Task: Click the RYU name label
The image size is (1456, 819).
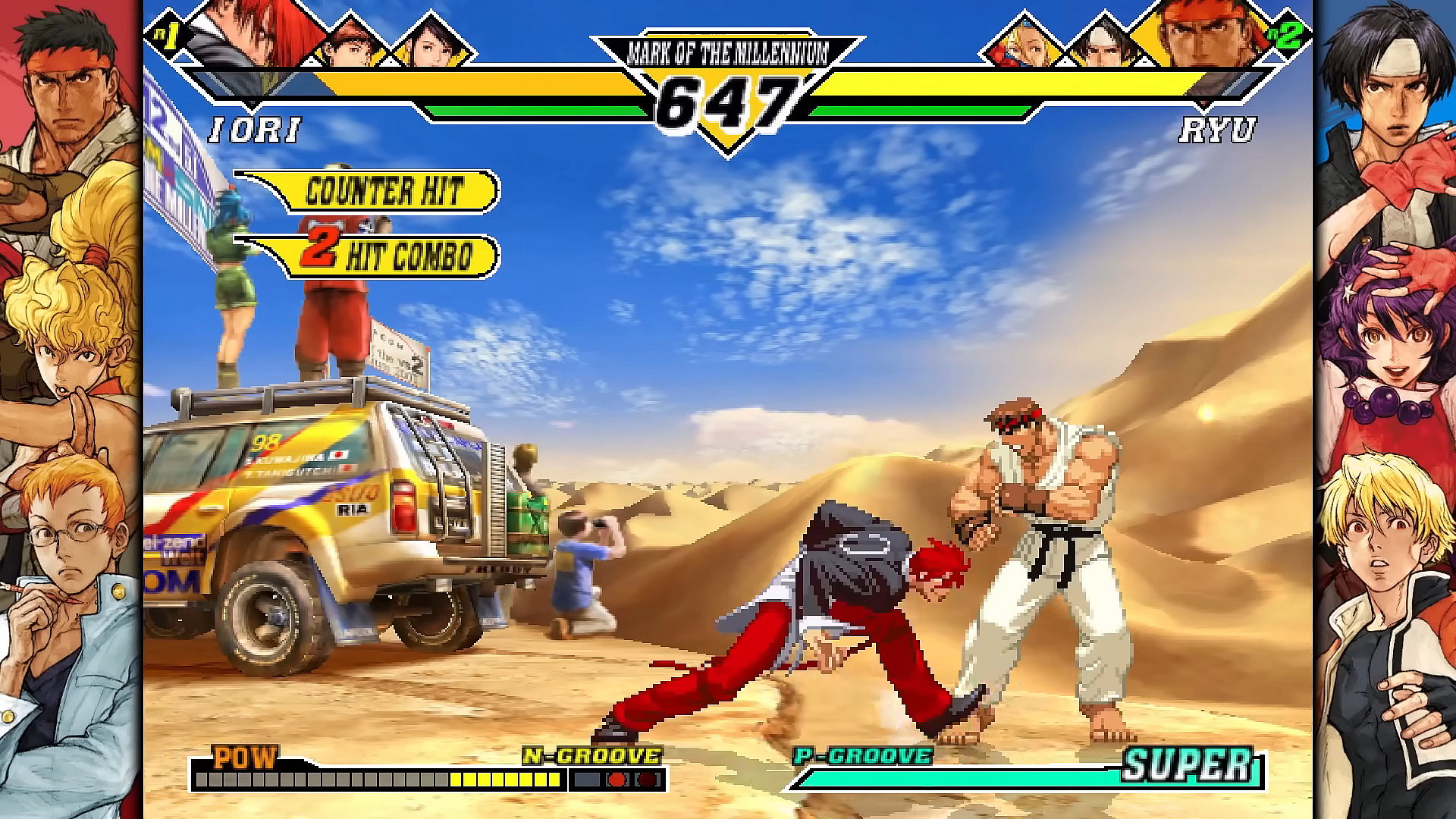Action: [x=1219, y=129]
